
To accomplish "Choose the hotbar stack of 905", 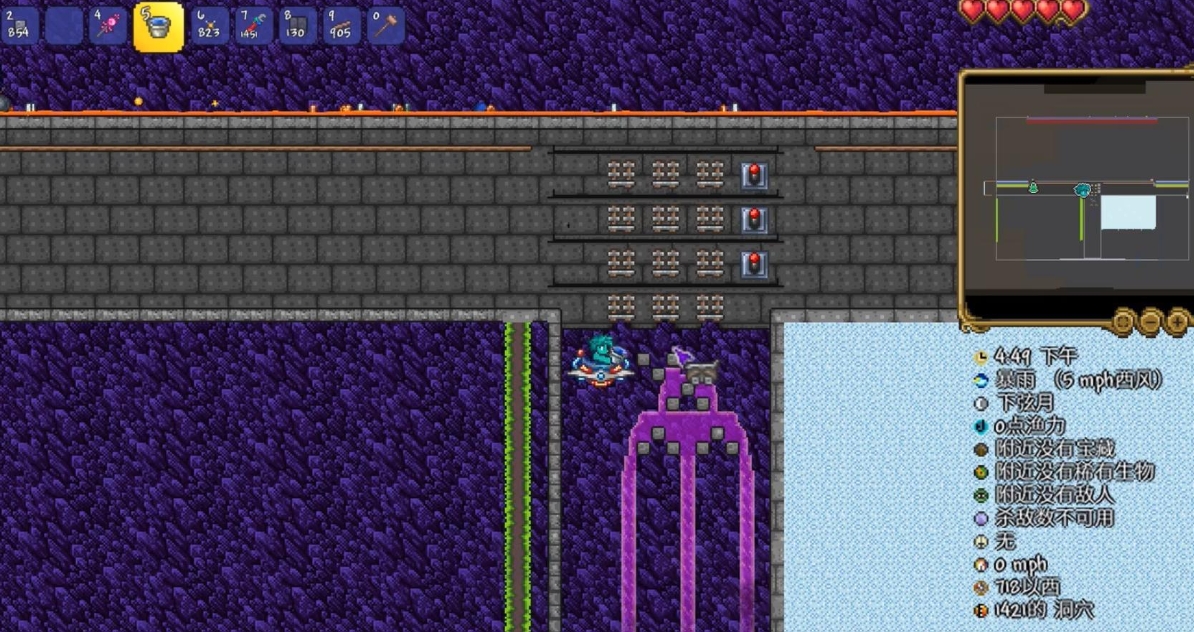I will point(341,26).
